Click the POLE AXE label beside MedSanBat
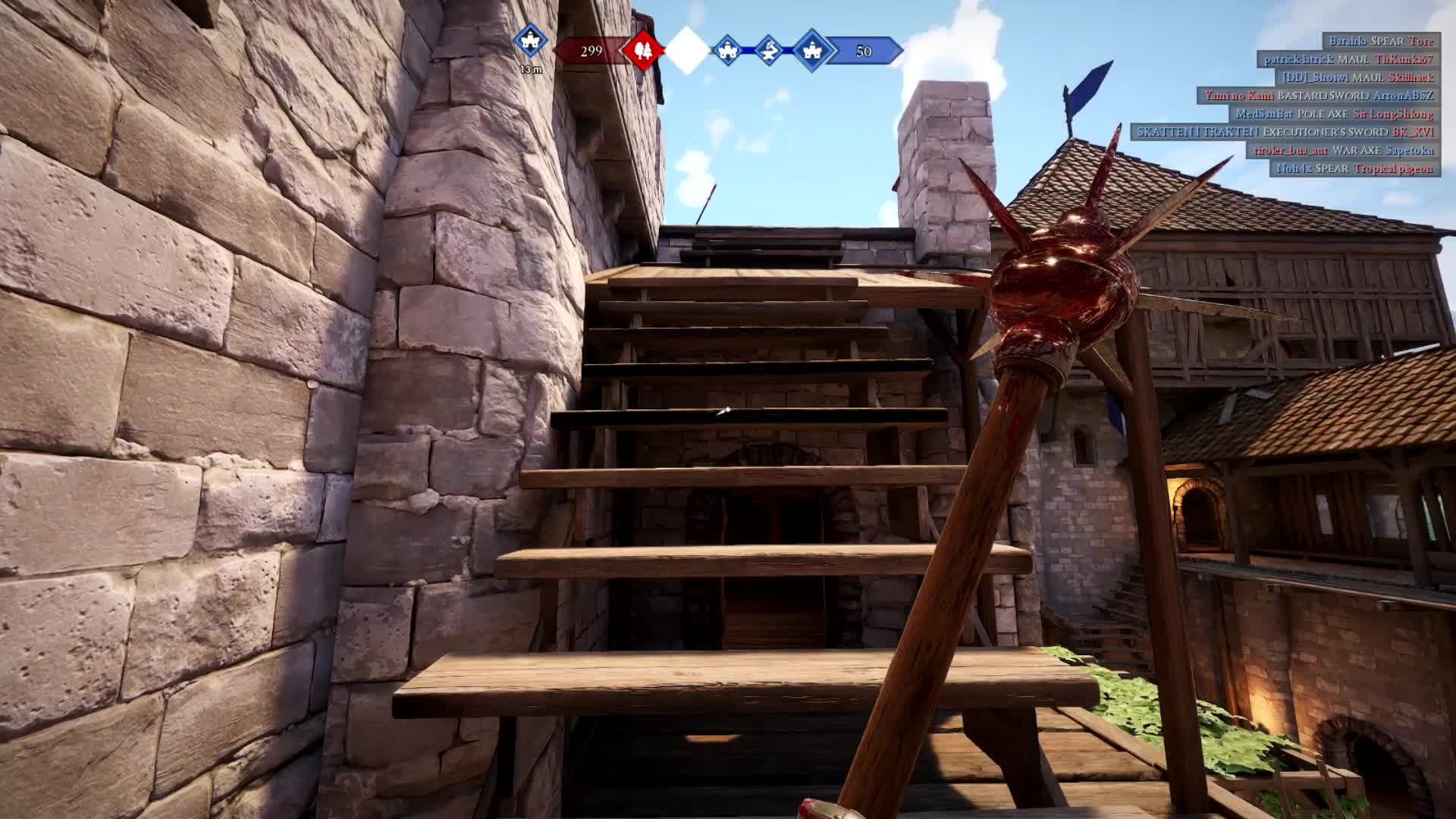1456x819 pixels. coord(1322,115)
